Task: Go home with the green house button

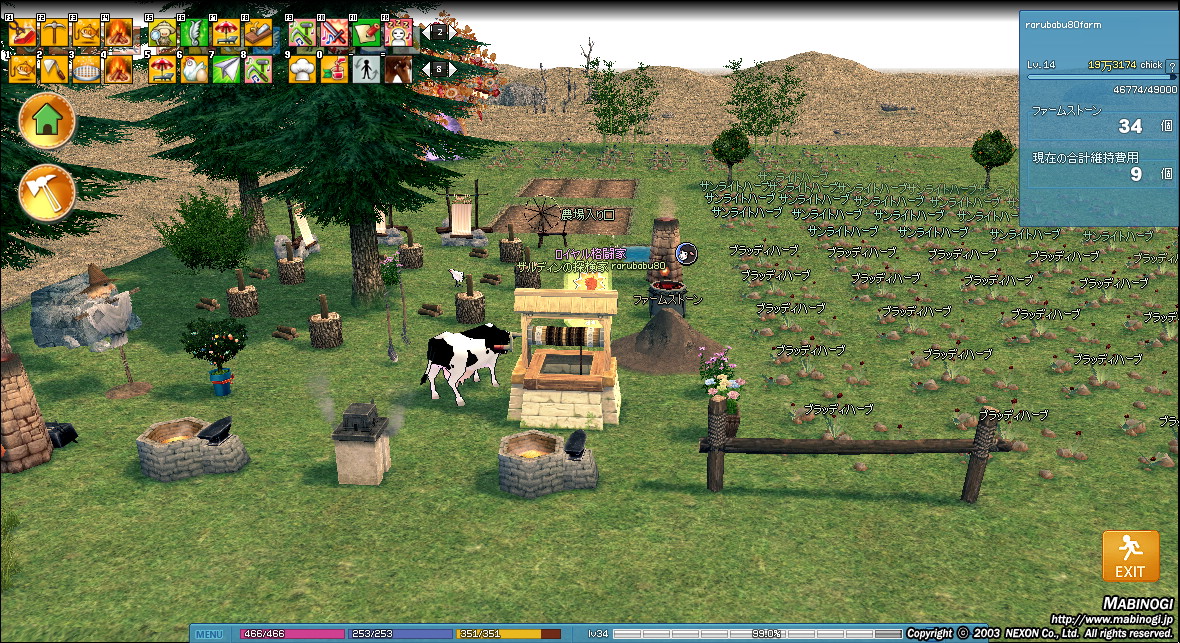Action: click(x=47, y=122)
